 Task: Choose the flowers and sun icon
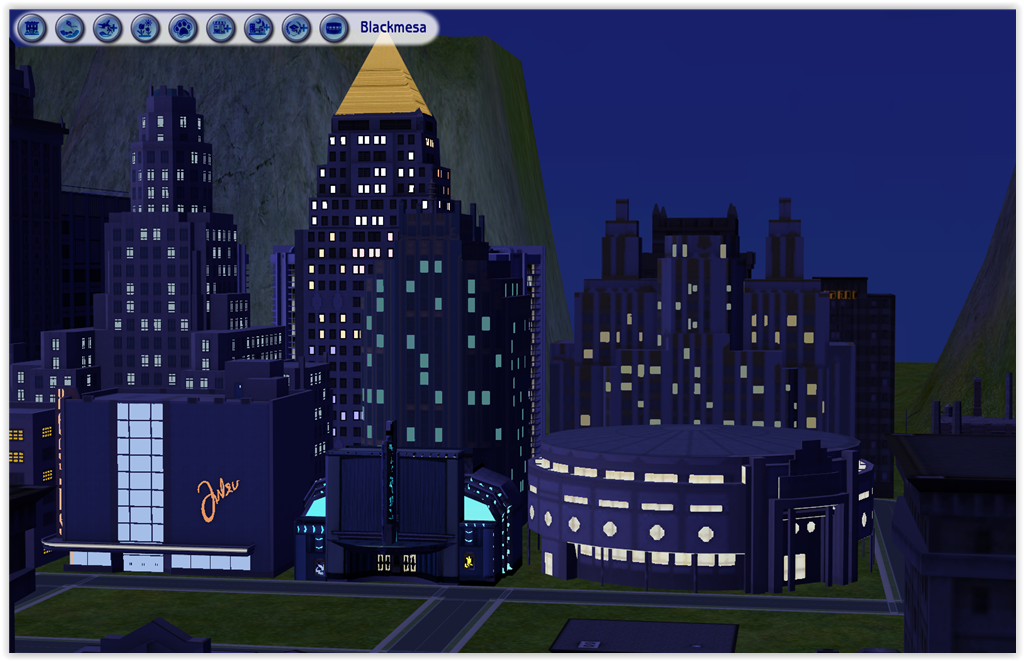point(145,28)
